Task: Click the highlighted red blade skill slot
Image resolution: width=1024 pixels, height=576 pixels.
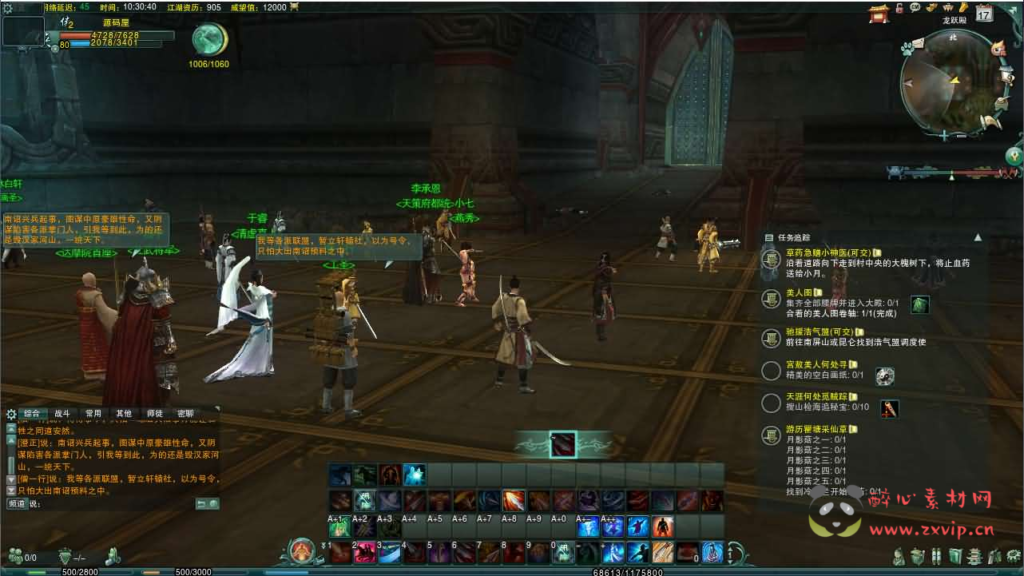Action: [563, 443]
